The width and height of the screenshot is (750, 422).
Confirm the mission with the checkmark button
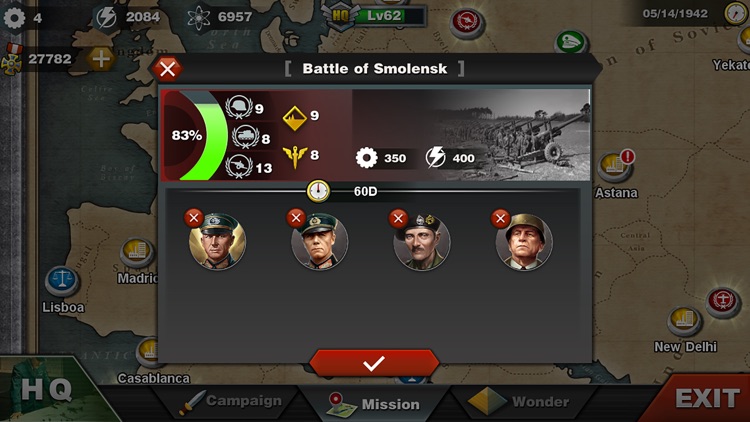[374, 363]
